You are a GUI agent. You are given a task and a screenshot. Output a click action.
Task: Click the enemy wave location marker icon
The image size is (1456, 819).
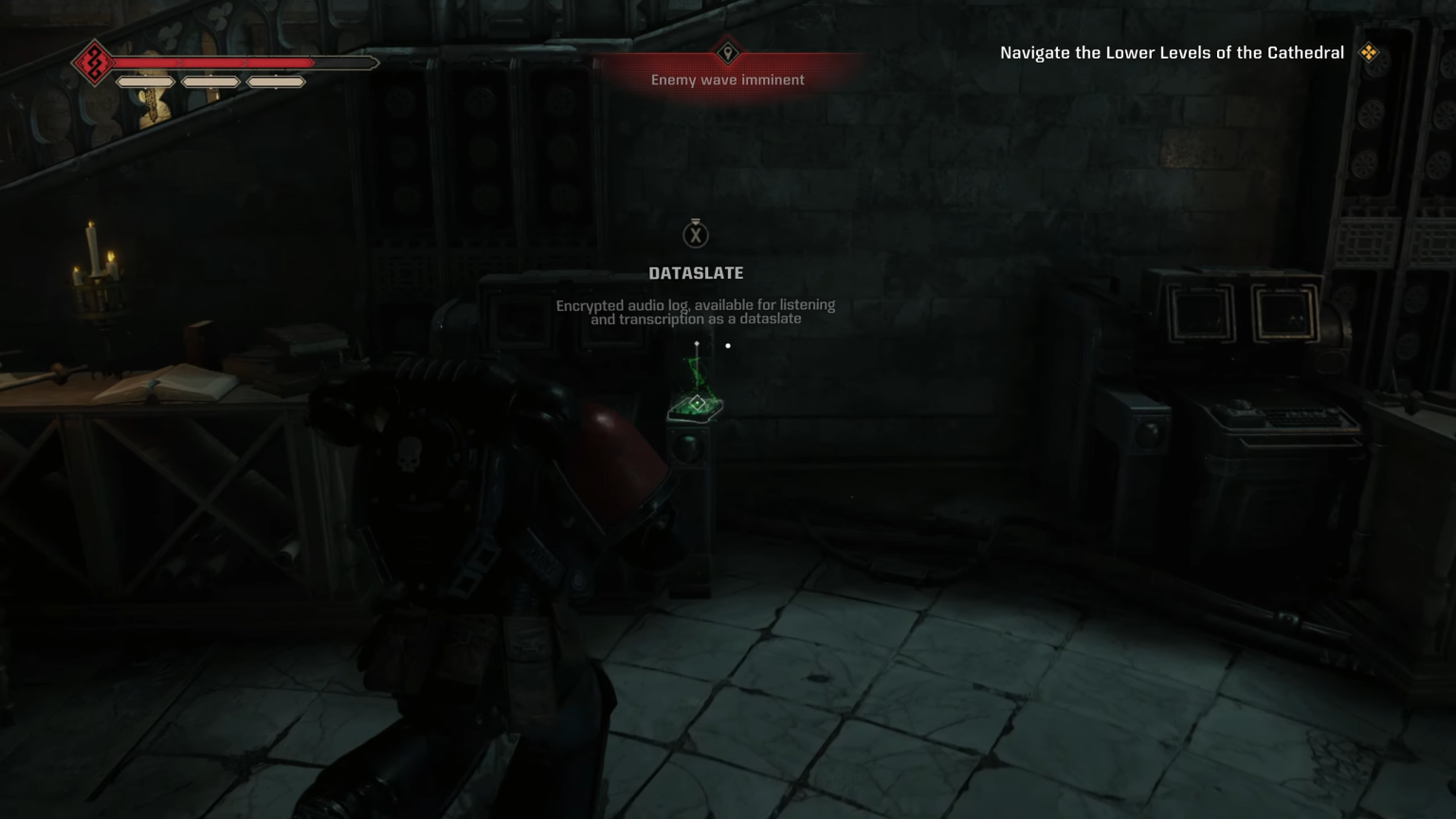pyautogui.click(x=728, y=53)
